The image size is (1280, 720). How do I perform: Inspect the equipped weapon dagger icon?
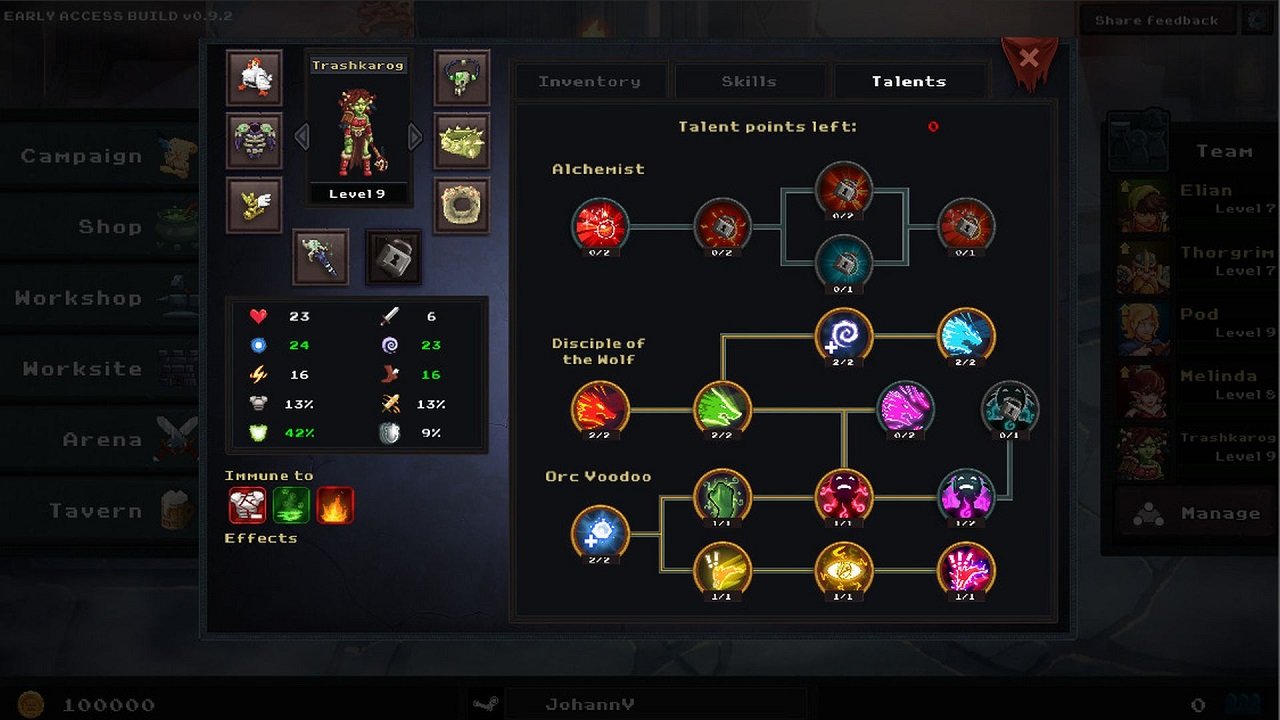coord(320,257)
